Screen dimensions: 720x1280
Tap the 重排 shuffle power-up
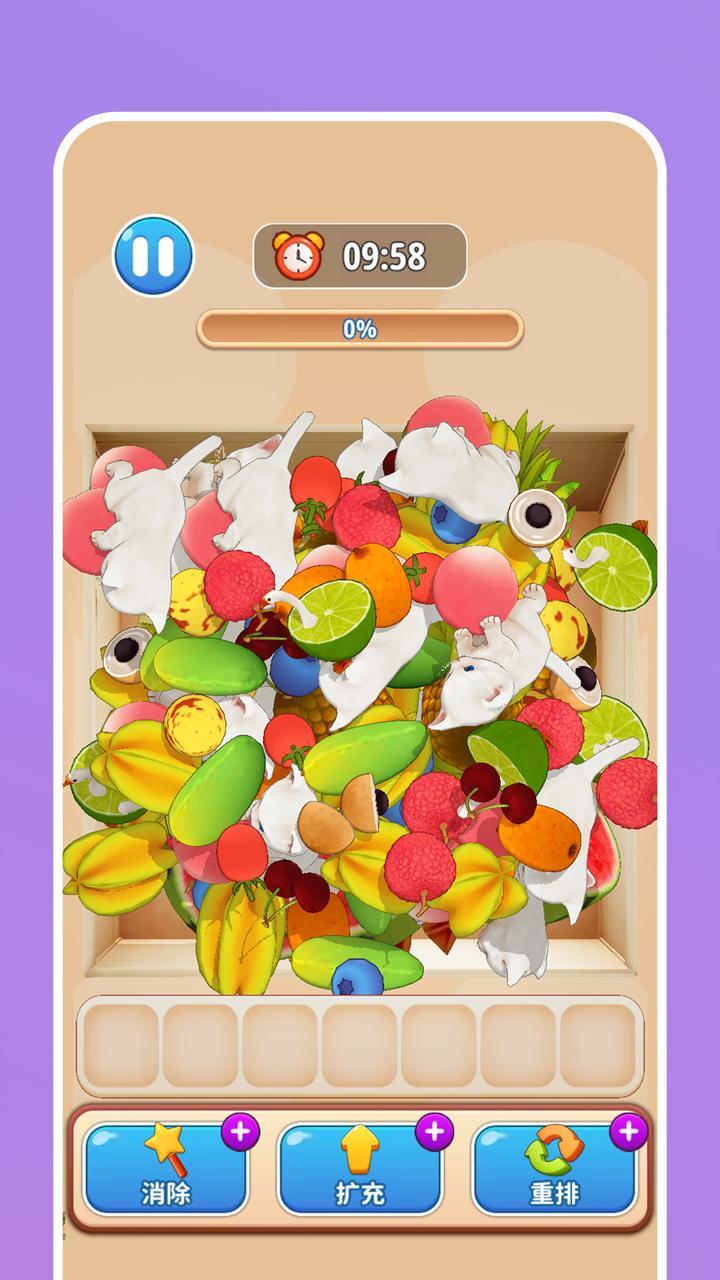(553, 1170)
